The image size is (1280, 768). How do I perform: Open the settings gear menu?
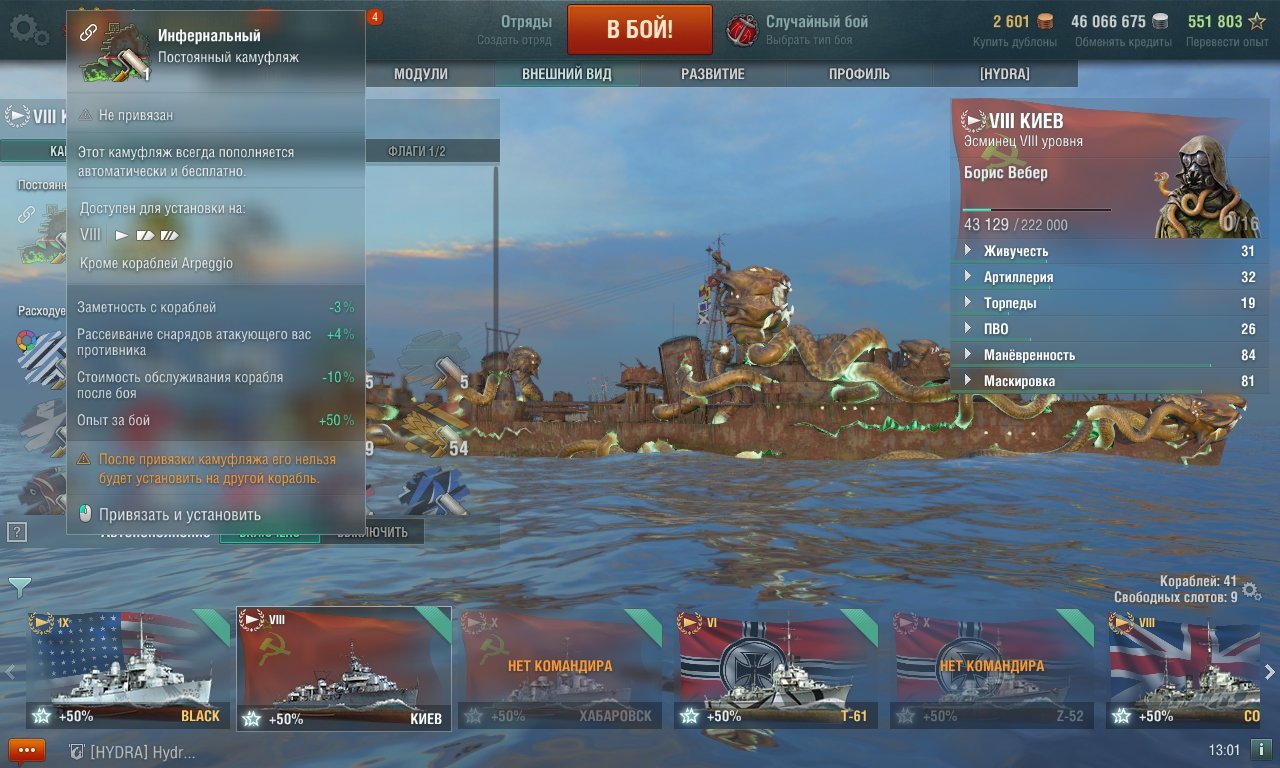click(x=28, y=29)
